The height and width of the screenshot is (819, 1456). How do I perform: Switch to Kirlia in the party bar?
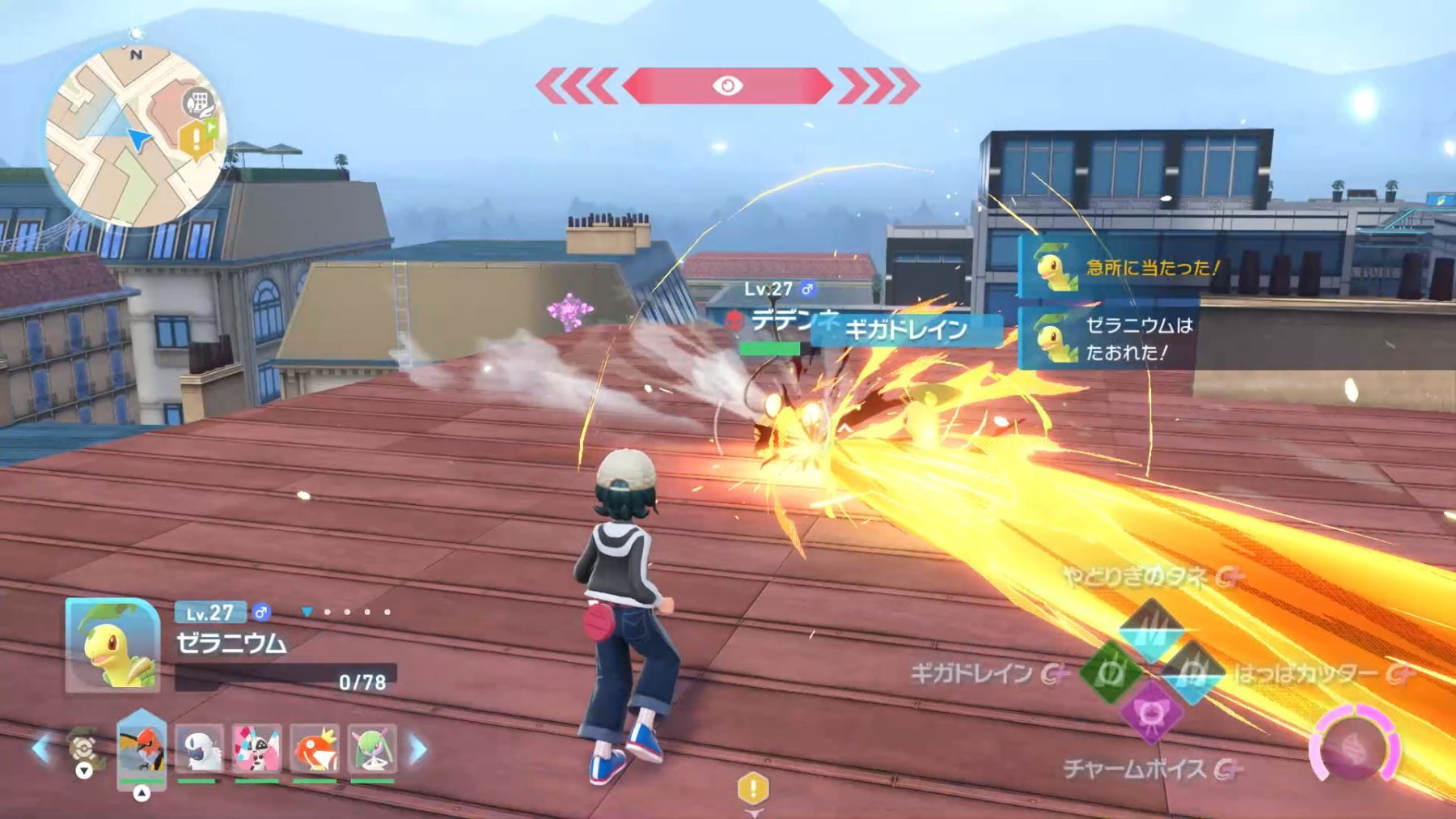tap(372, 749)
